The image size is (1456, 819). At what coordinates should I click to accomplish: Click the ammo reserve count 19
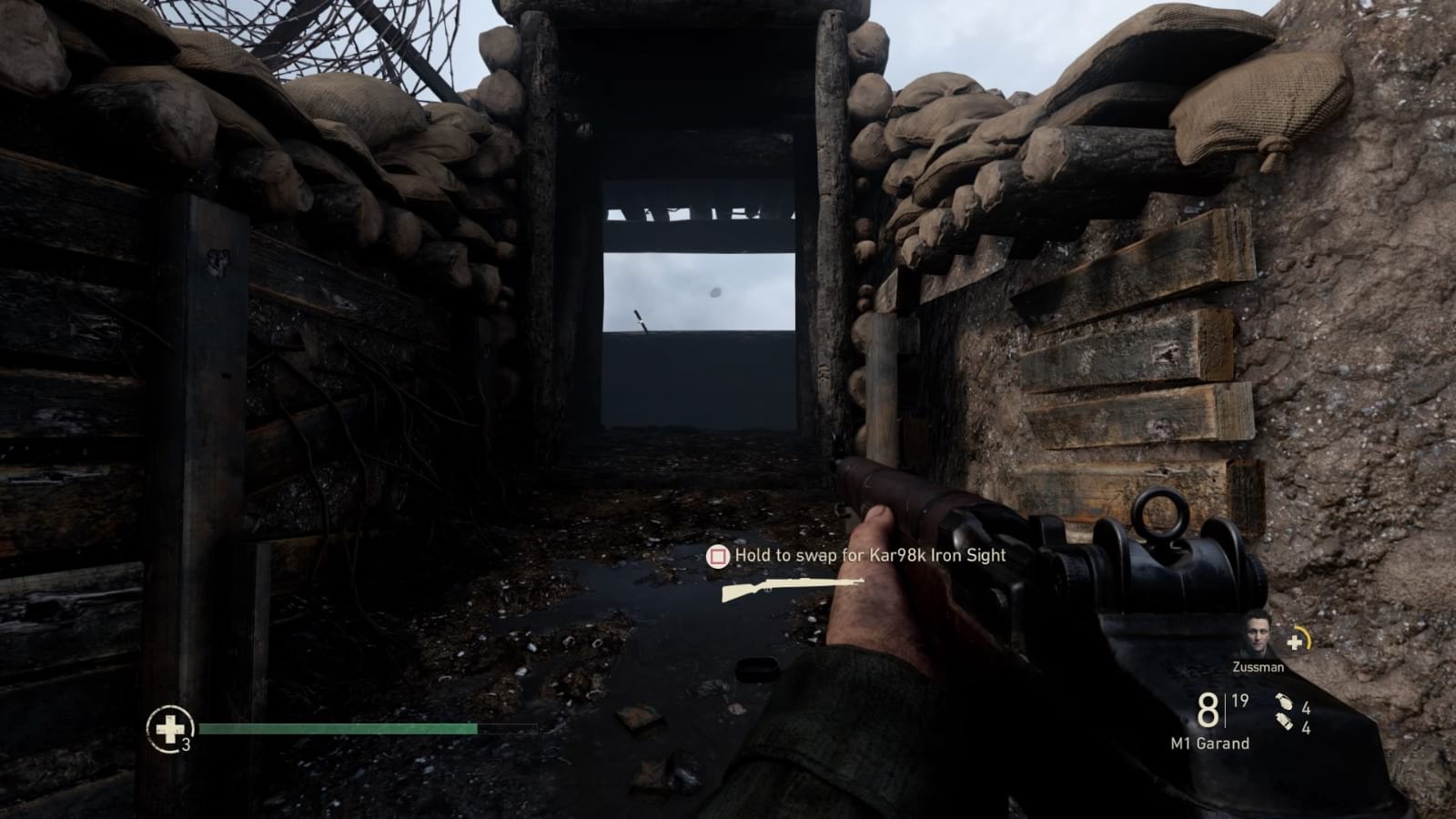click(1239, 700)
